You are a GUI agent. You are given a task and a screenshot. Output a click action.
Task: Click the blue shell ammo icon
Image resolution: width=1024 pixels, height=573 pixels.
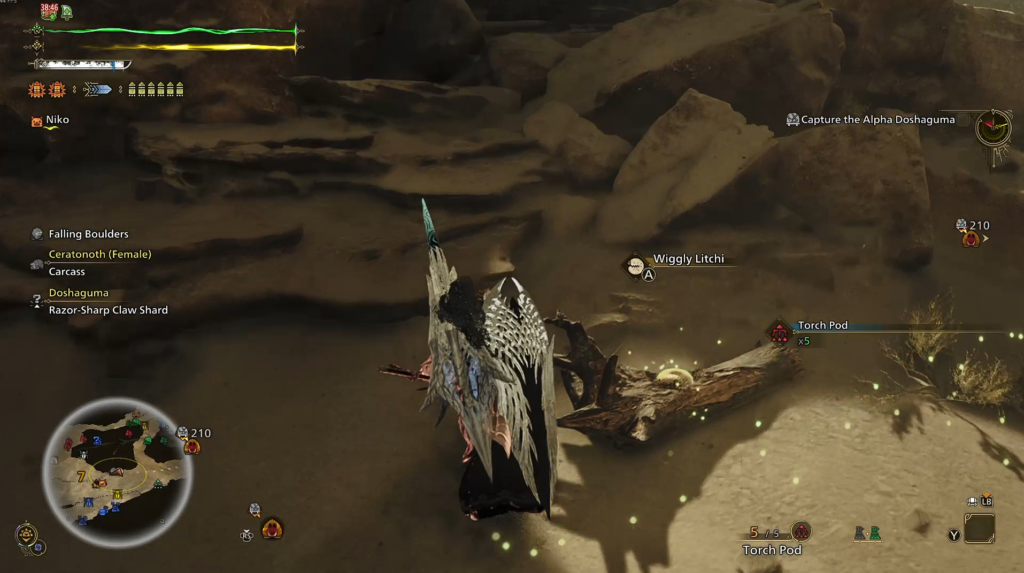point(98,89)
